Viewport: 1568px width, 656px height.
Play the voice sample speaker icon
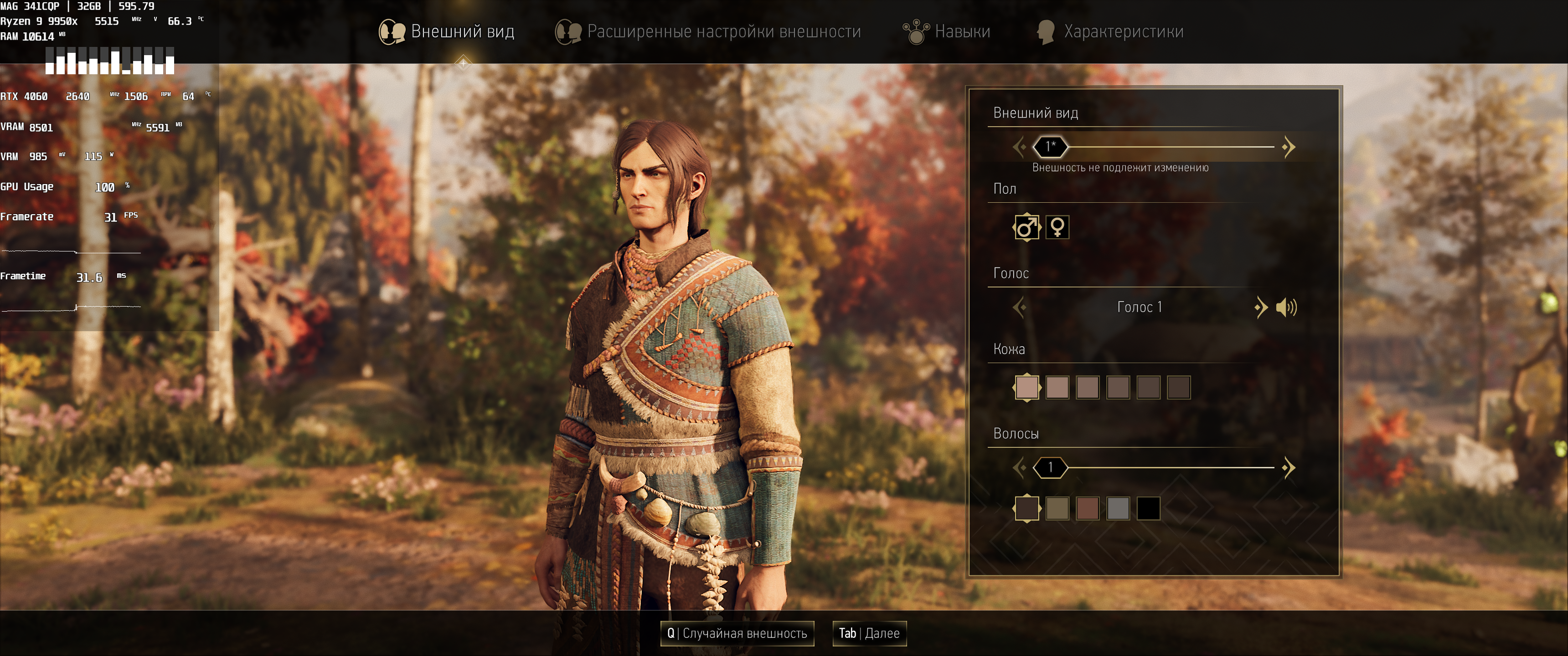tap(1286, 307)
